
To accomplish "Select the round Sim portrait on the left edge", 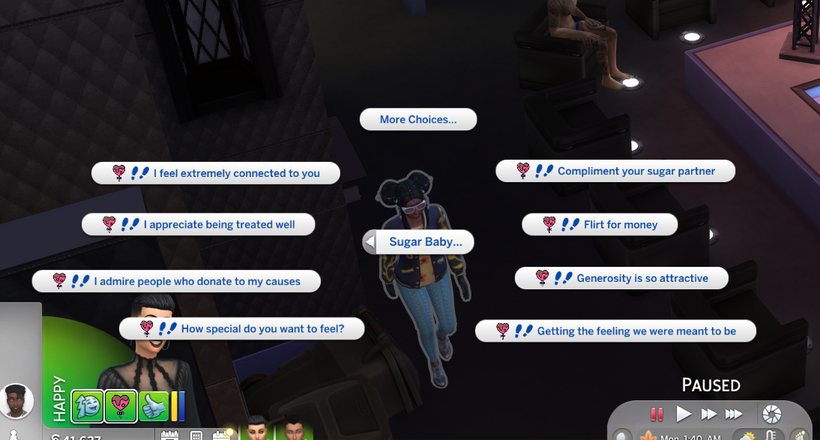I will click(x=17, y=401).
